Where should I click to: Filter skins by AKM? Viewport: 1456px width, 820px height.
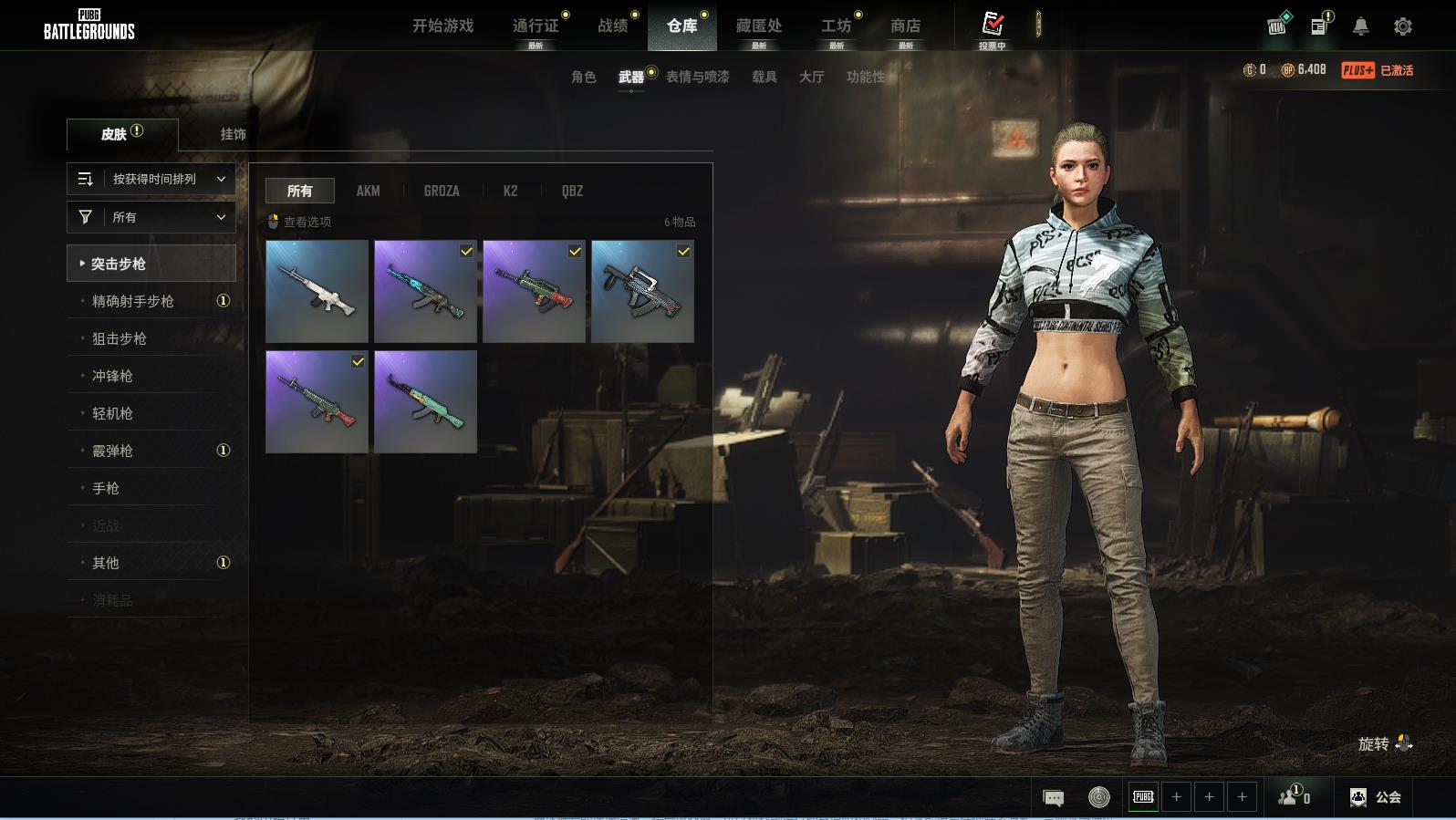tap(368, 191)
